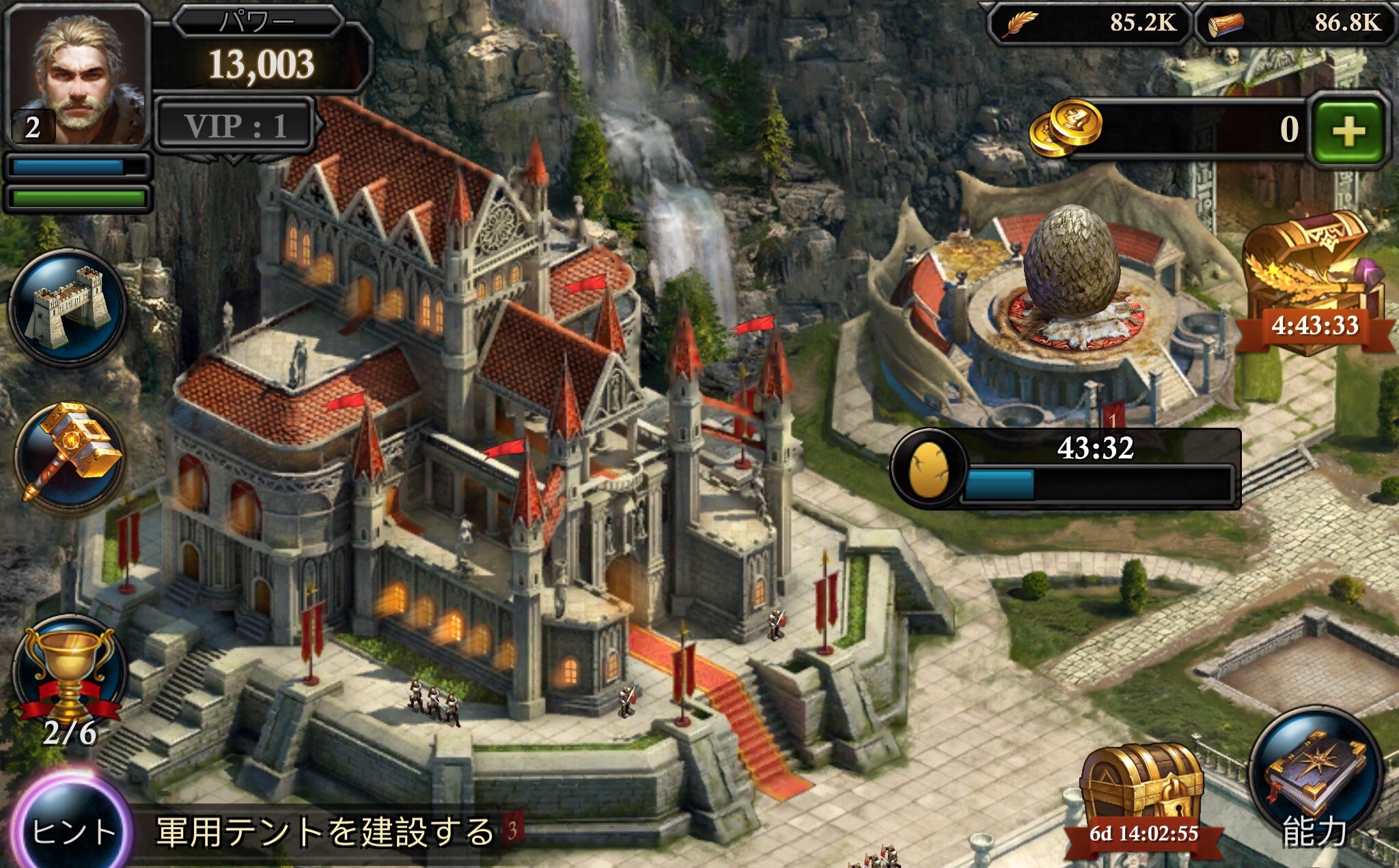Open the golden hammer build menu

(x=70, y=453)
